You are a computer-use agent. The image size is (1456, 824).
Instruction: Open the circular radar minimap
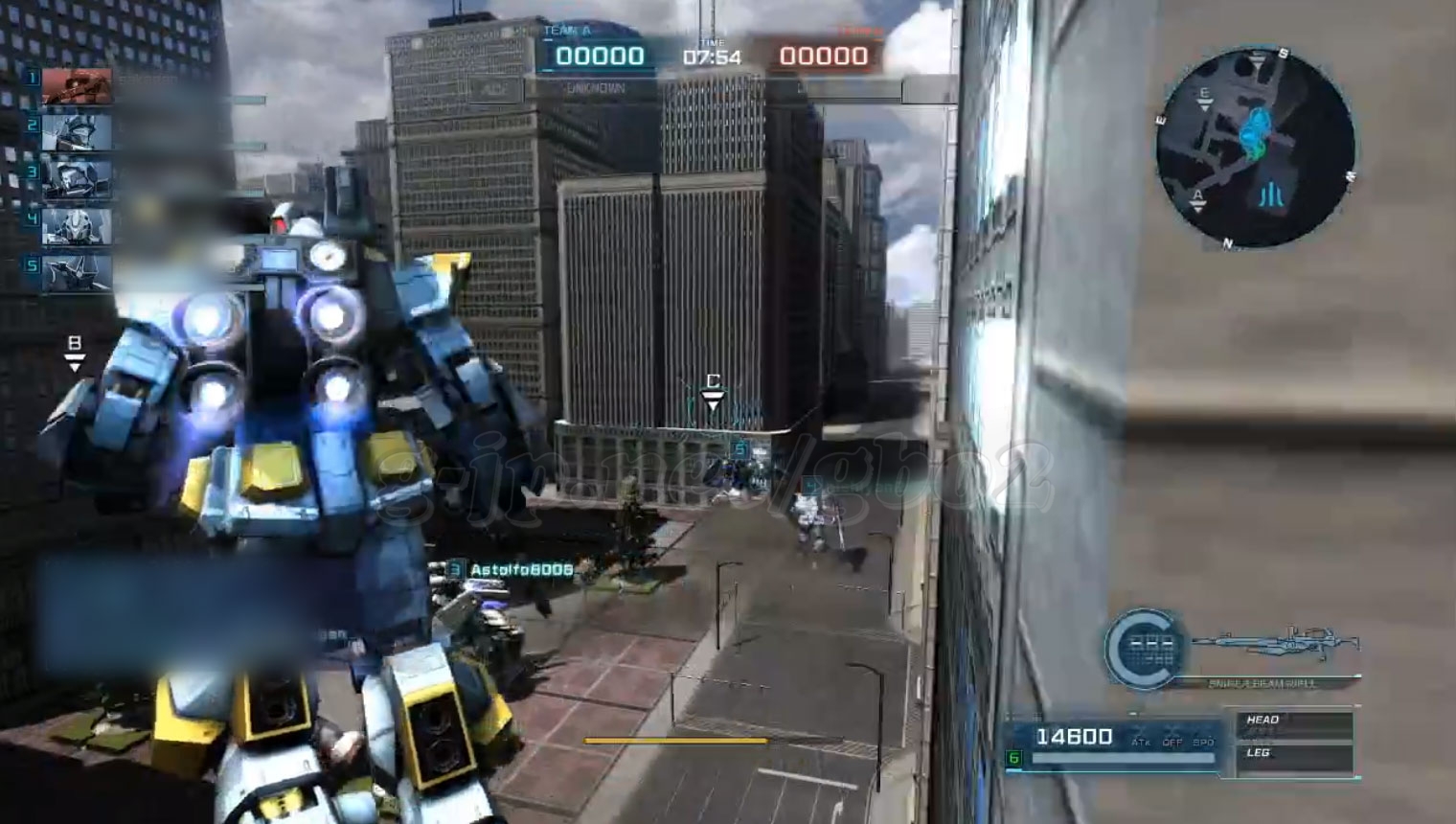pos(1254,149)
